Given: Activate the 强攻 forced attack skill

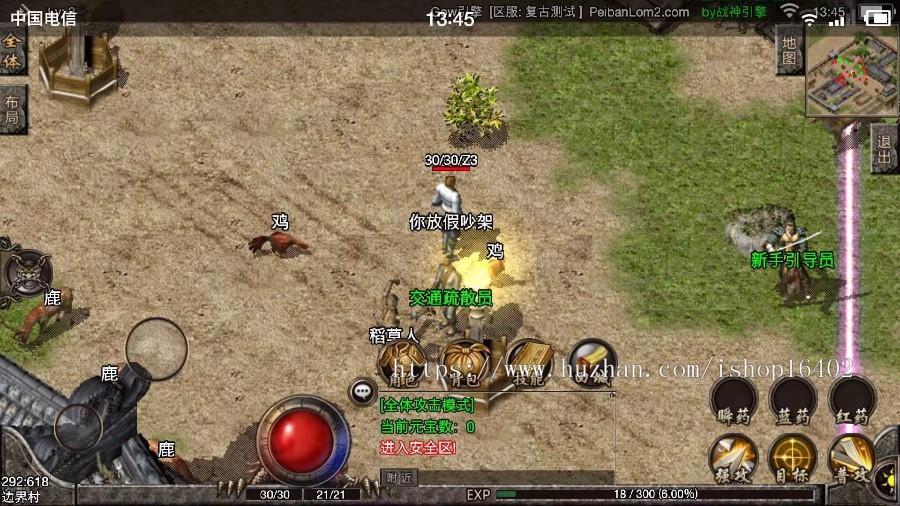Looking at the screenshot, I should point(733,458).
